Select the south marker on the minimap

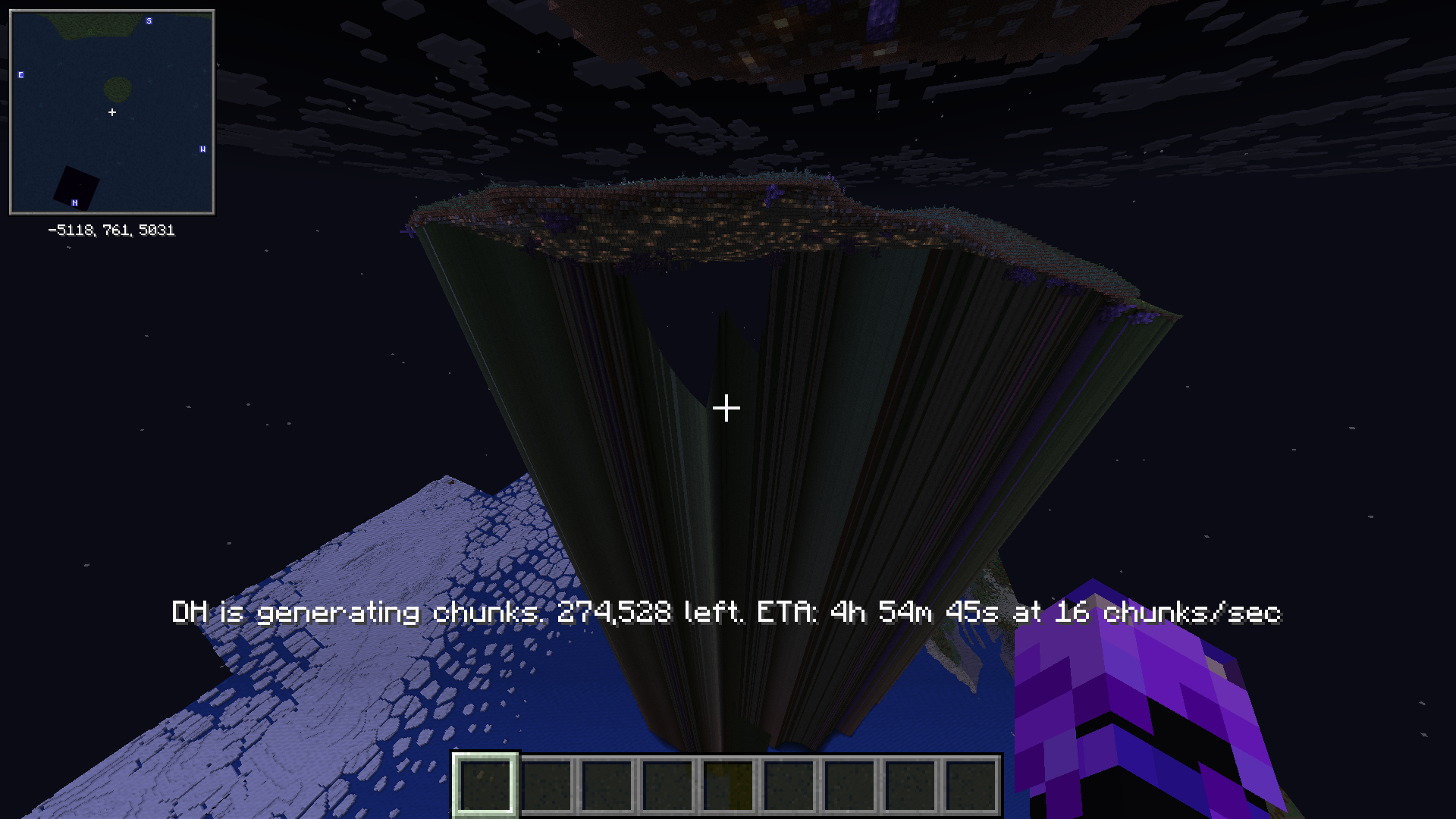click(x=149, y=21)
